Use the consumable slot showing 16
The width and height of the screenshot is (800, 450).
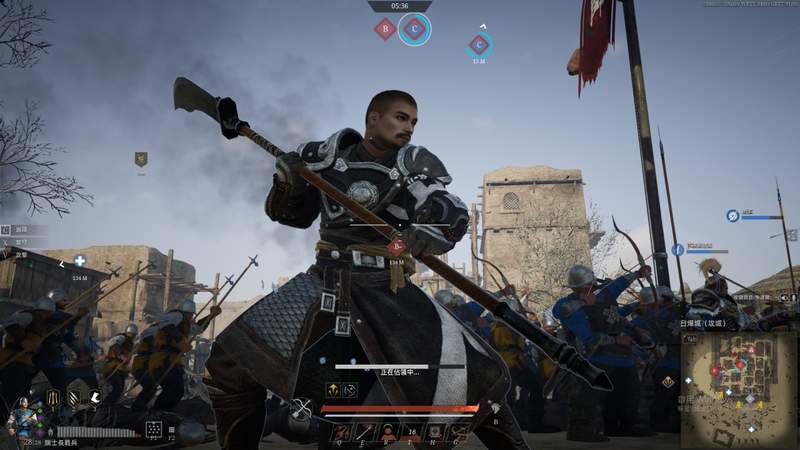[411, 432]
